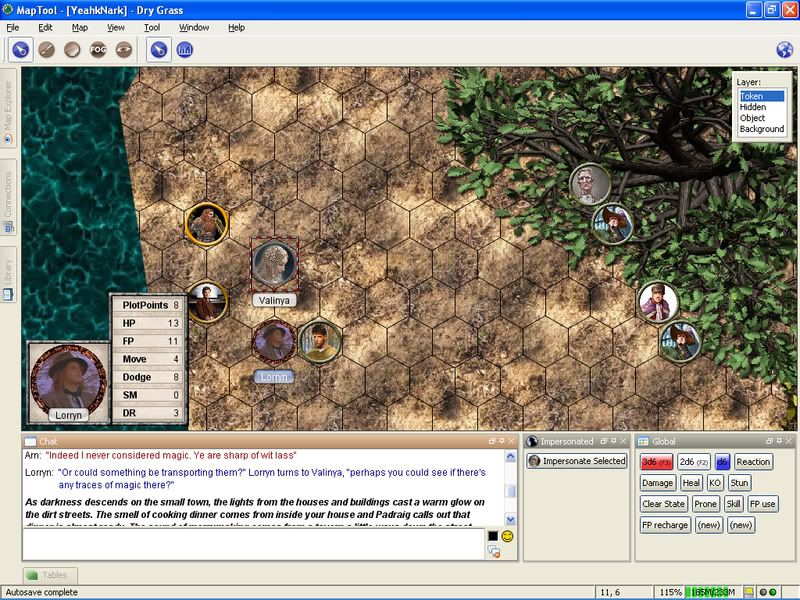The height and width of the screenshot is (600, 800).
Task: Click into the chat input box
Action: coord(250,543)
